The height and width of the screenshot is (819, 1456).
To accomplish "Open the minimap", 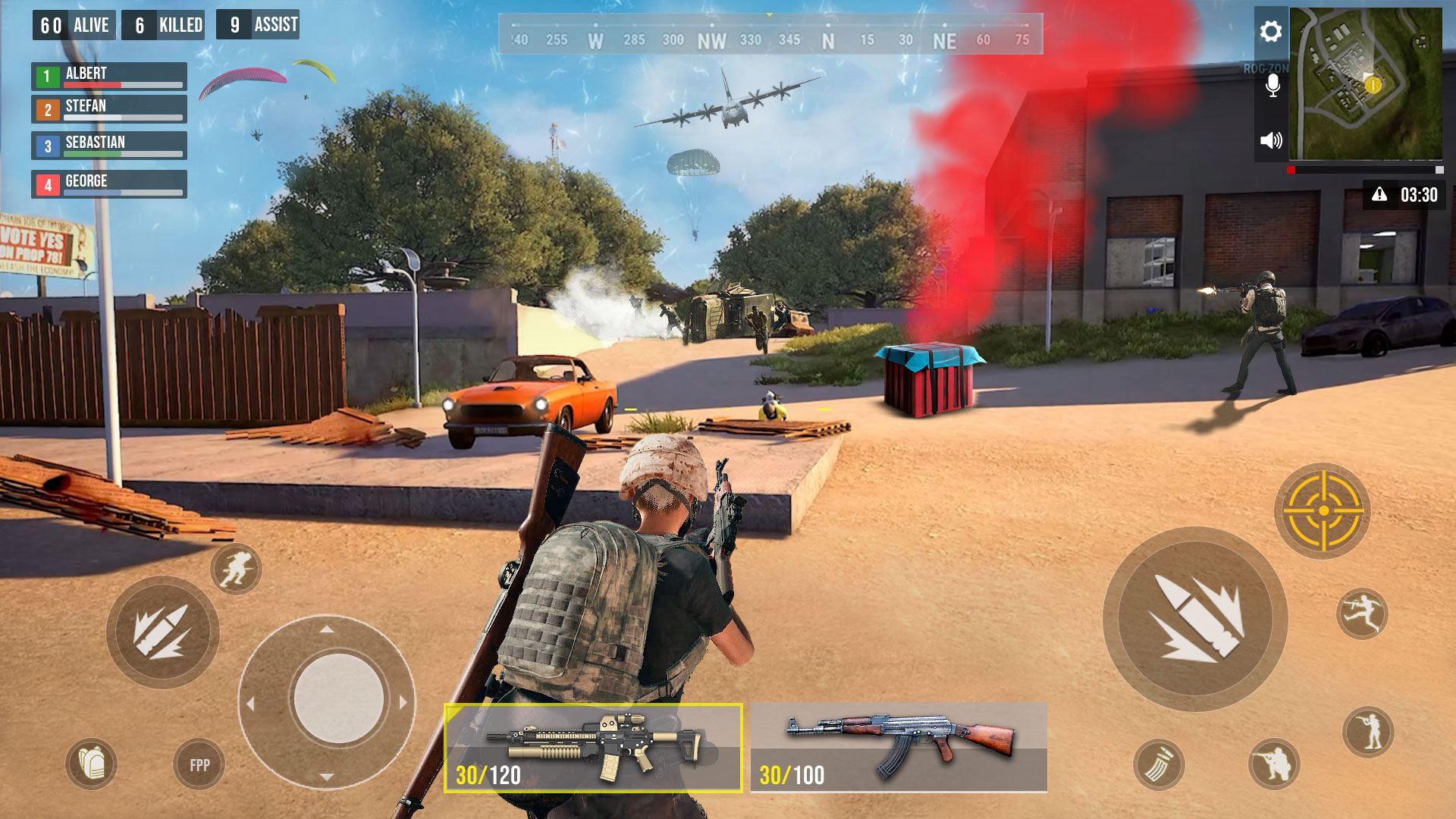I will pos(1366,83).
